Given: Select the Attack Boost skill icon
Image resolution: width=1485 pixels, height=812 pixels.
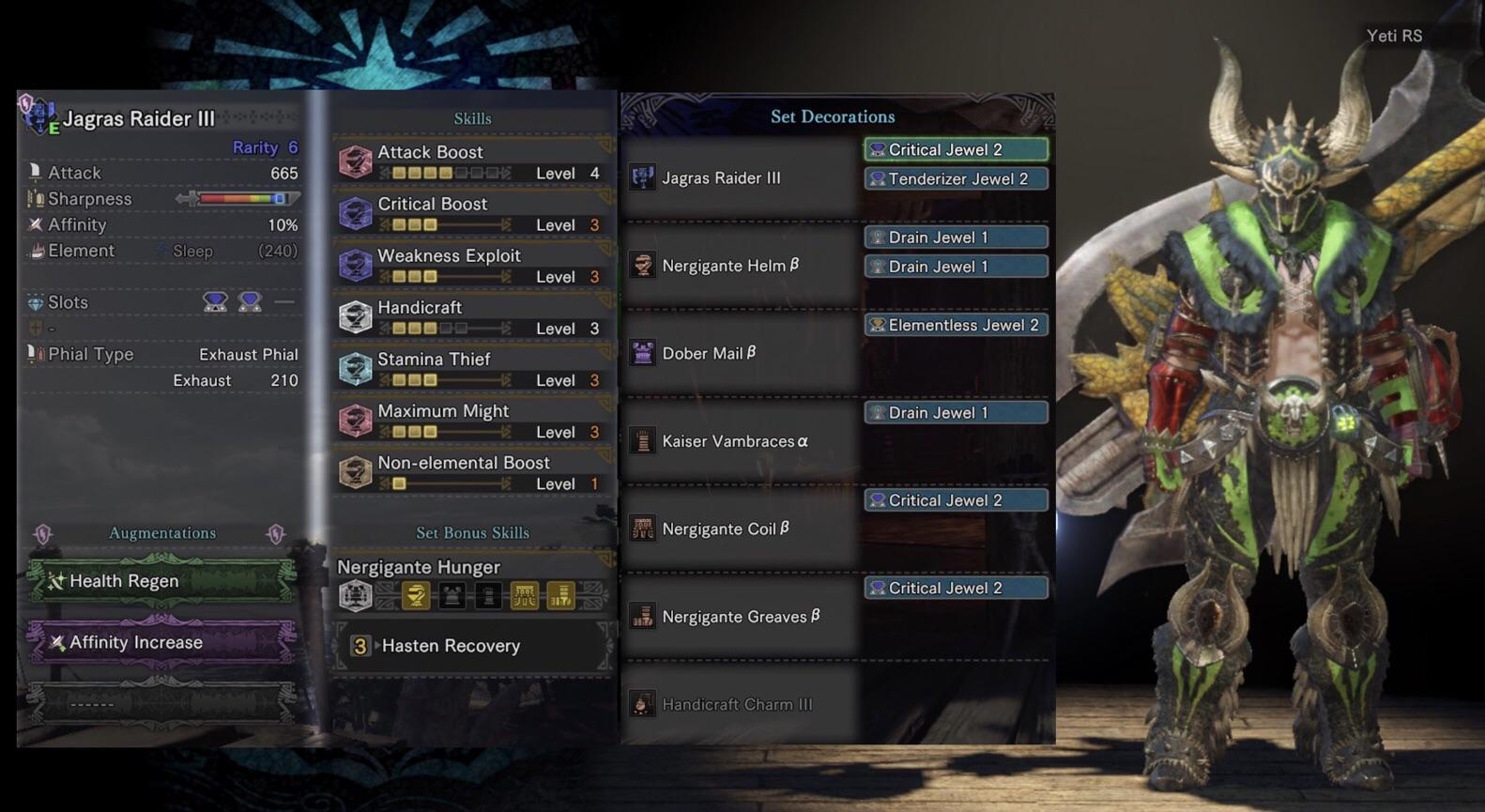Looking at the screenshot, I should point(355,161).
